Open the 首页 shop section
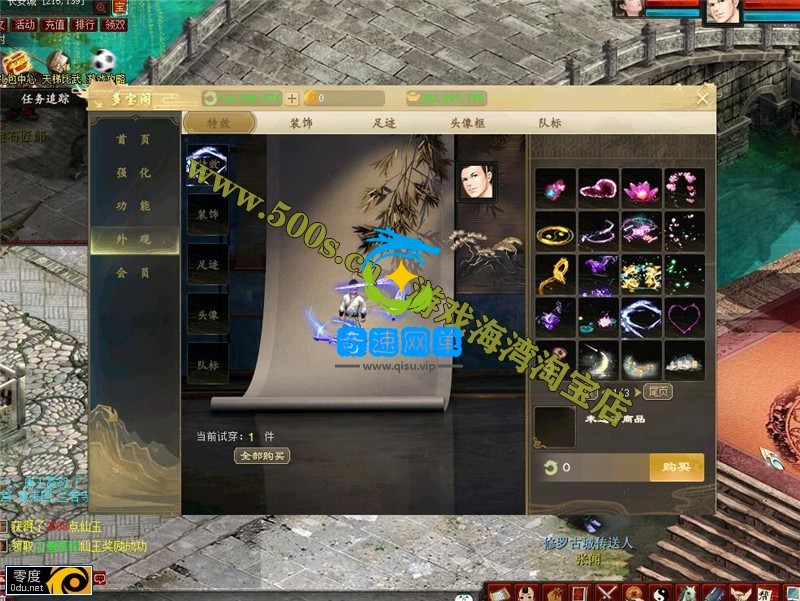This screenshot has width=800, height=601. 133,140
